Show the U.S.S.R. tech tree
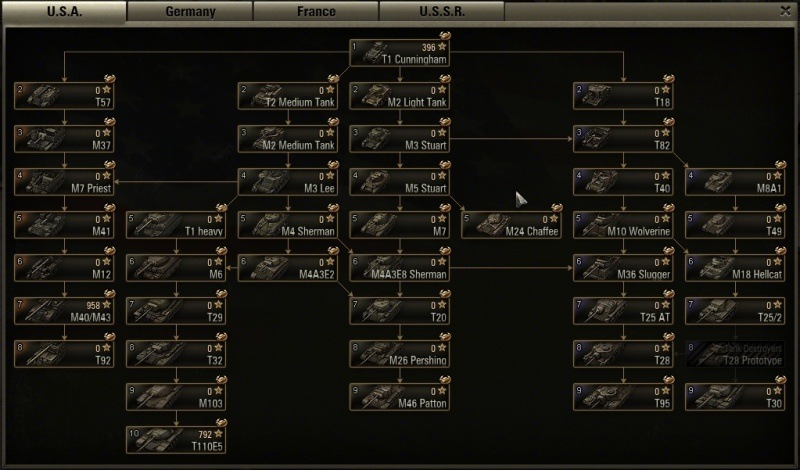This screenshot has height=470, width=800. click(x=440, y=12)
